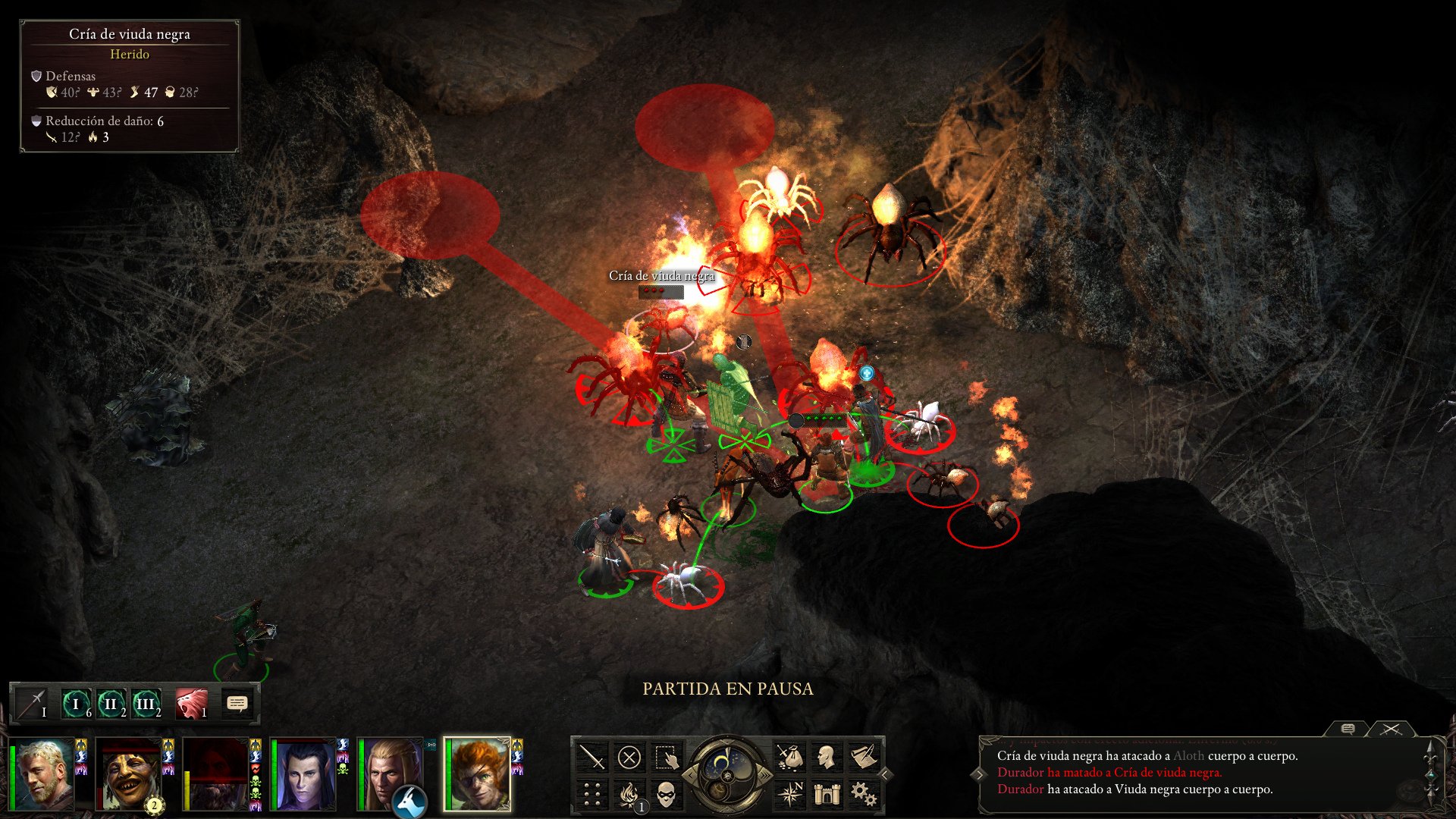Switch to the dialogue speech-bubble tab
This screenshot has width=1456, height=819.
pyautogui.click(x=1347, y=729)
